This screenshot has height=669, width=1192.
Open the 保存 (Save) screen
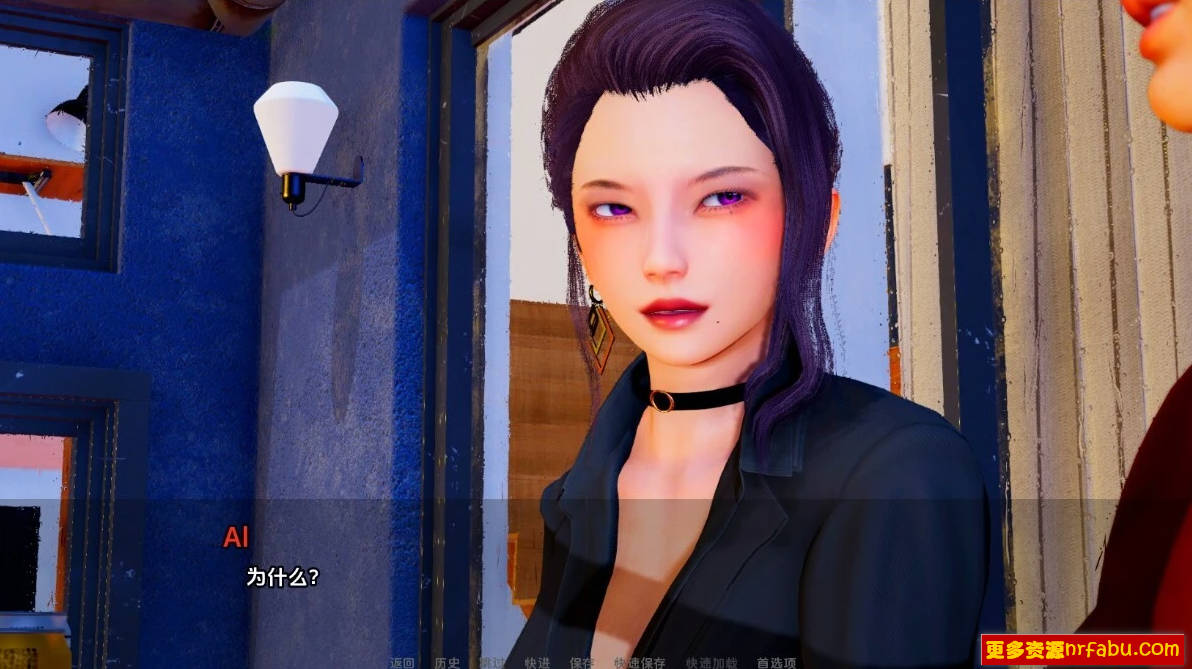coord(582,662)
